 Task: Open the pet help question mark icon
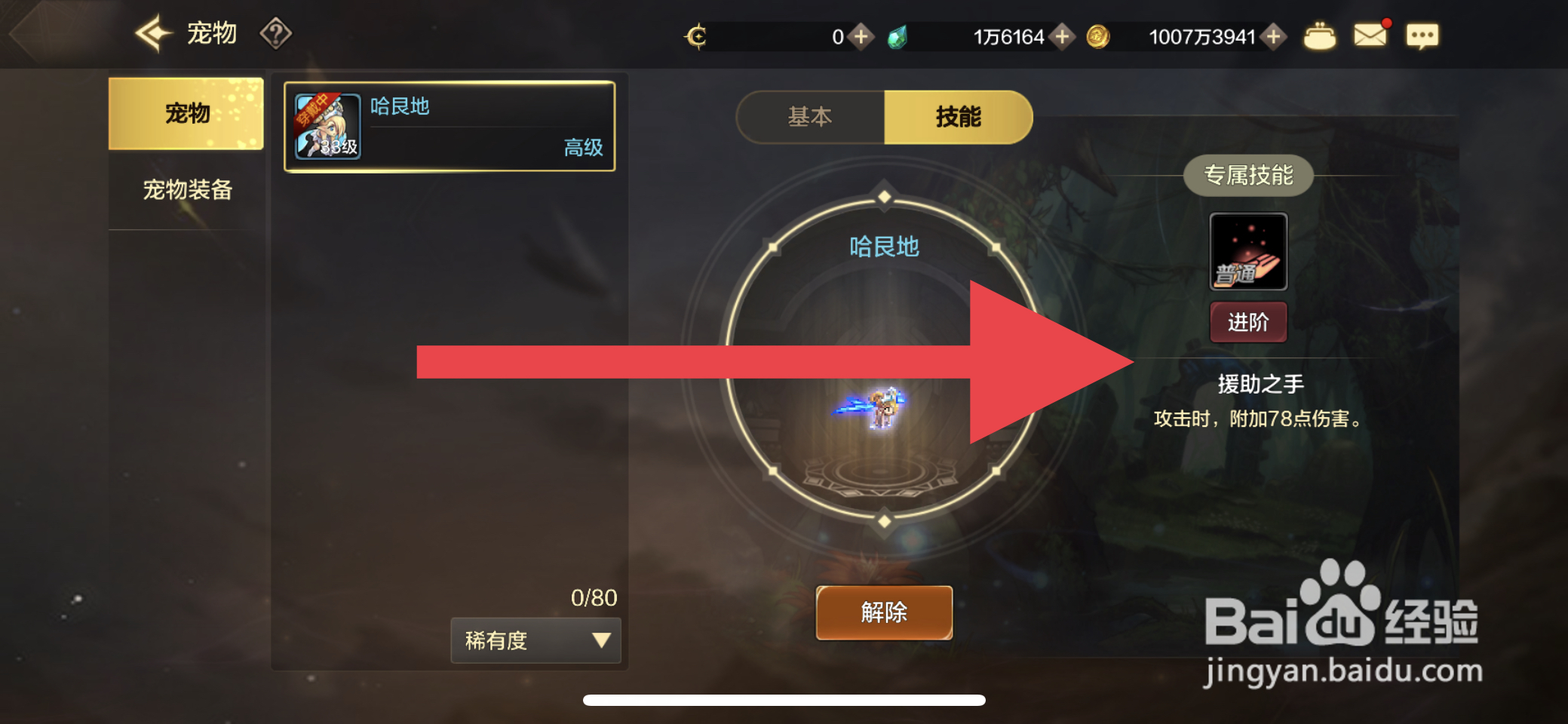pos(278,33)
